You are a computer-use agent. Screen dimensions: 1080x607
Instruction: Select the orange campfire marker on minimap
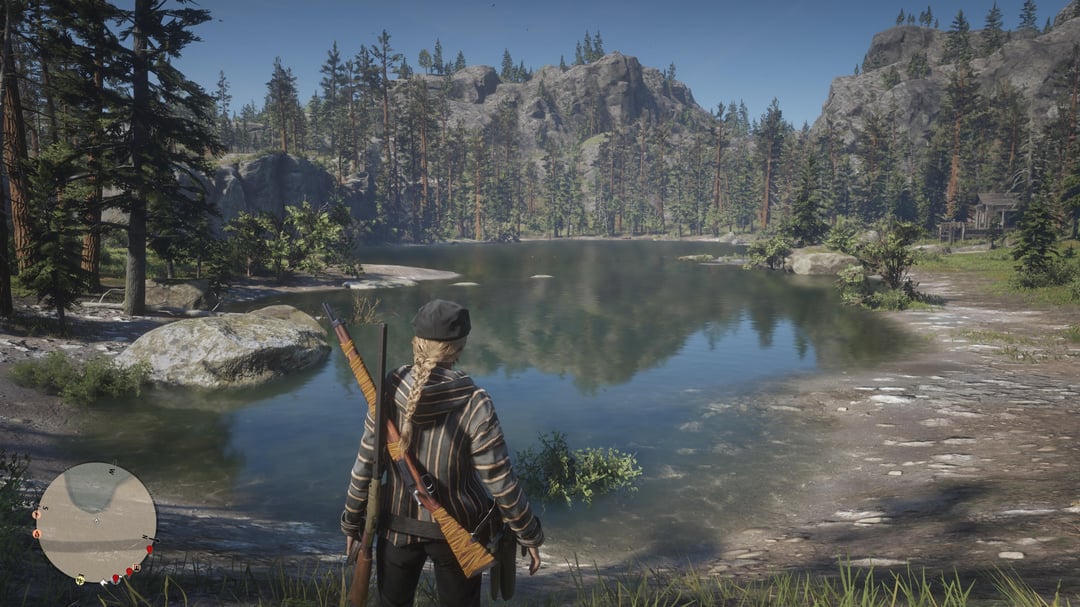coord(37,534)
